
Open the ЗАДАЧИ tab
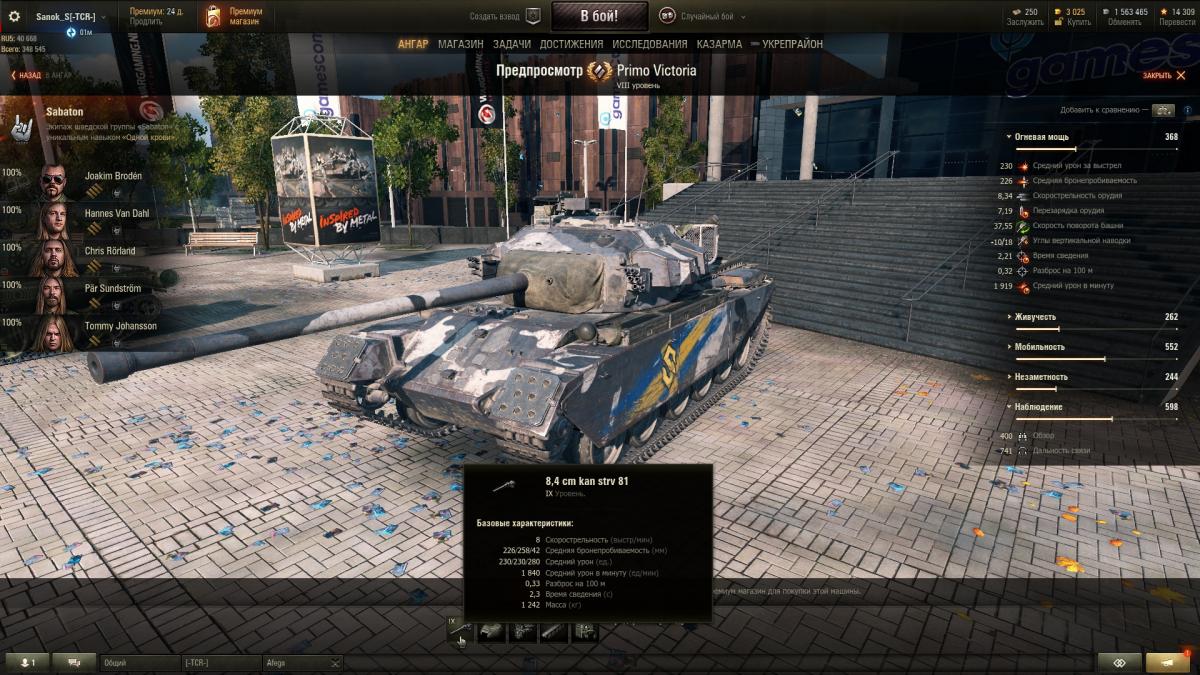click(512, 44)
